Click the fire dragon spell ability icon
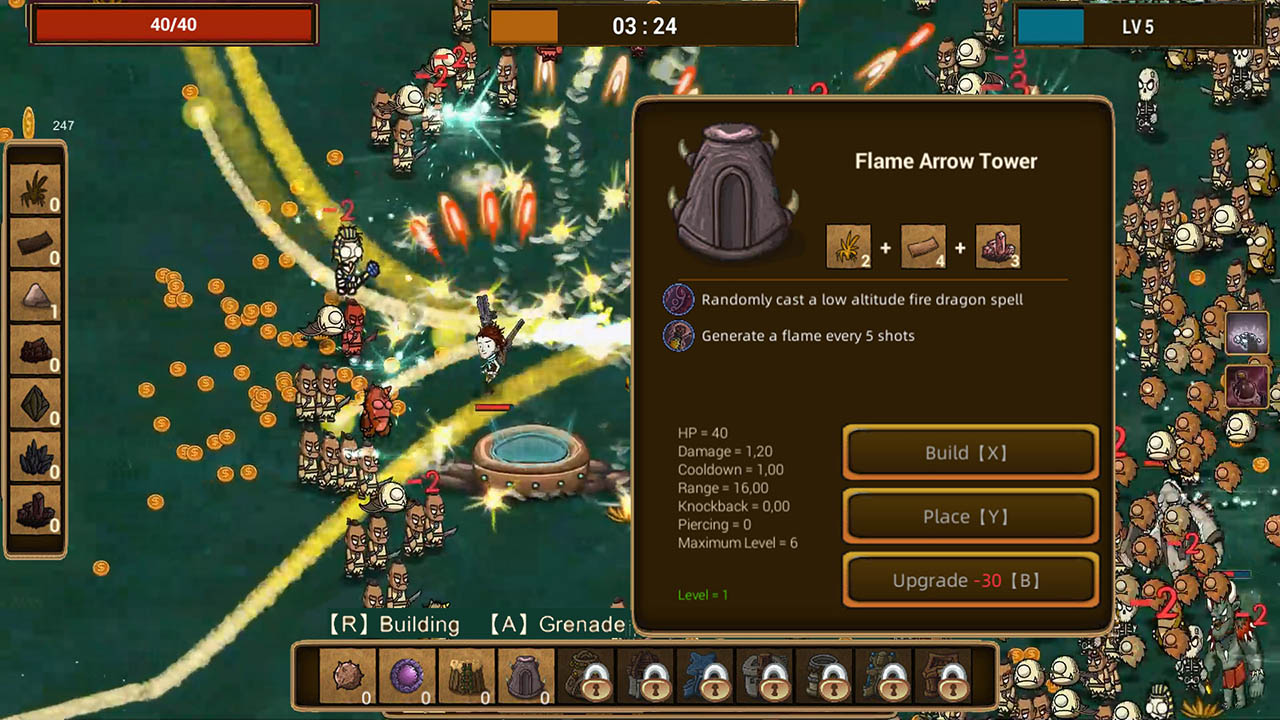 [x=680, y=300]
